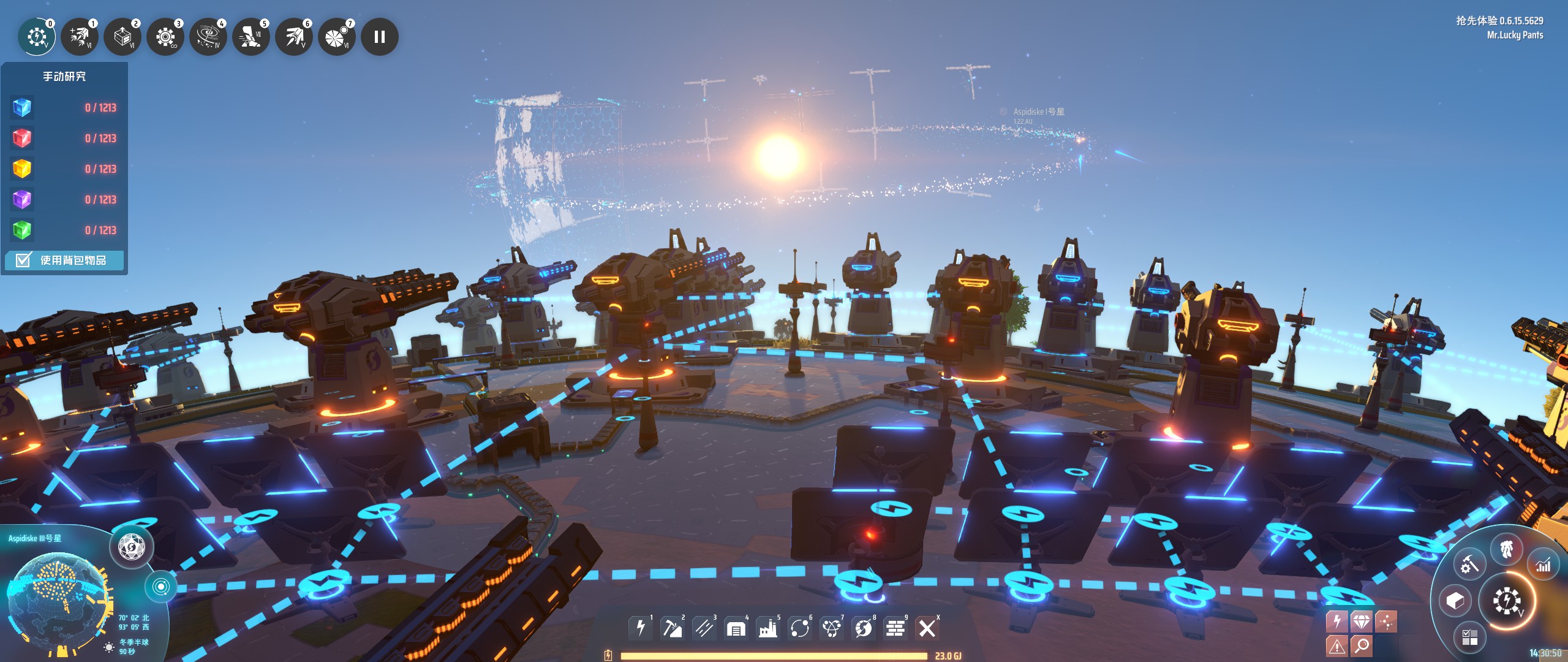1568x662 pixels.
Task: Open the mecha panel button
Action: pos(1507,550)
